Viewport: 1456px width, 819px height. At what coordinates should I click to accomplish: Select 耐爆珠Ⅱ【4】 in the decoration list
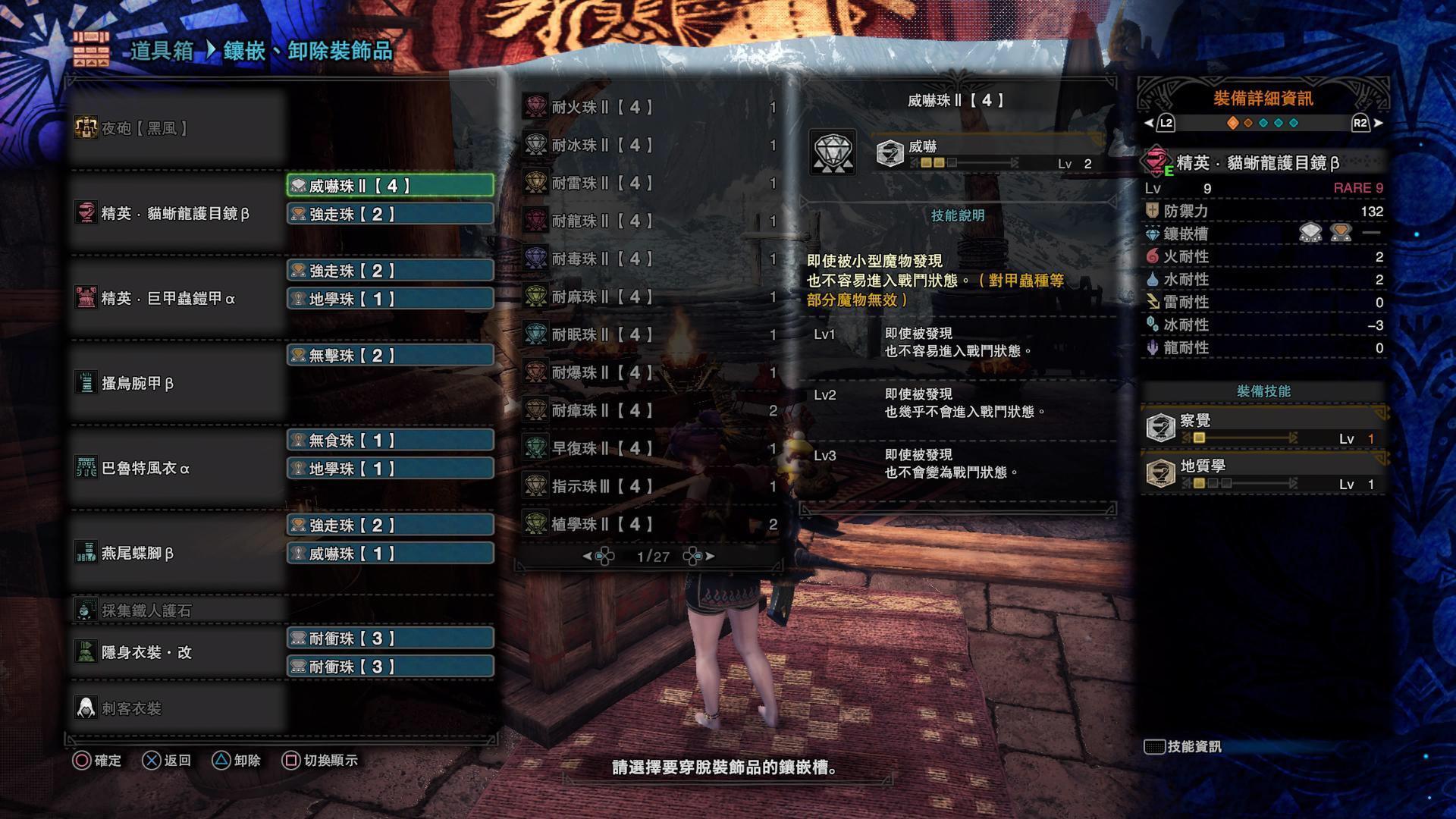coord(649,372)
